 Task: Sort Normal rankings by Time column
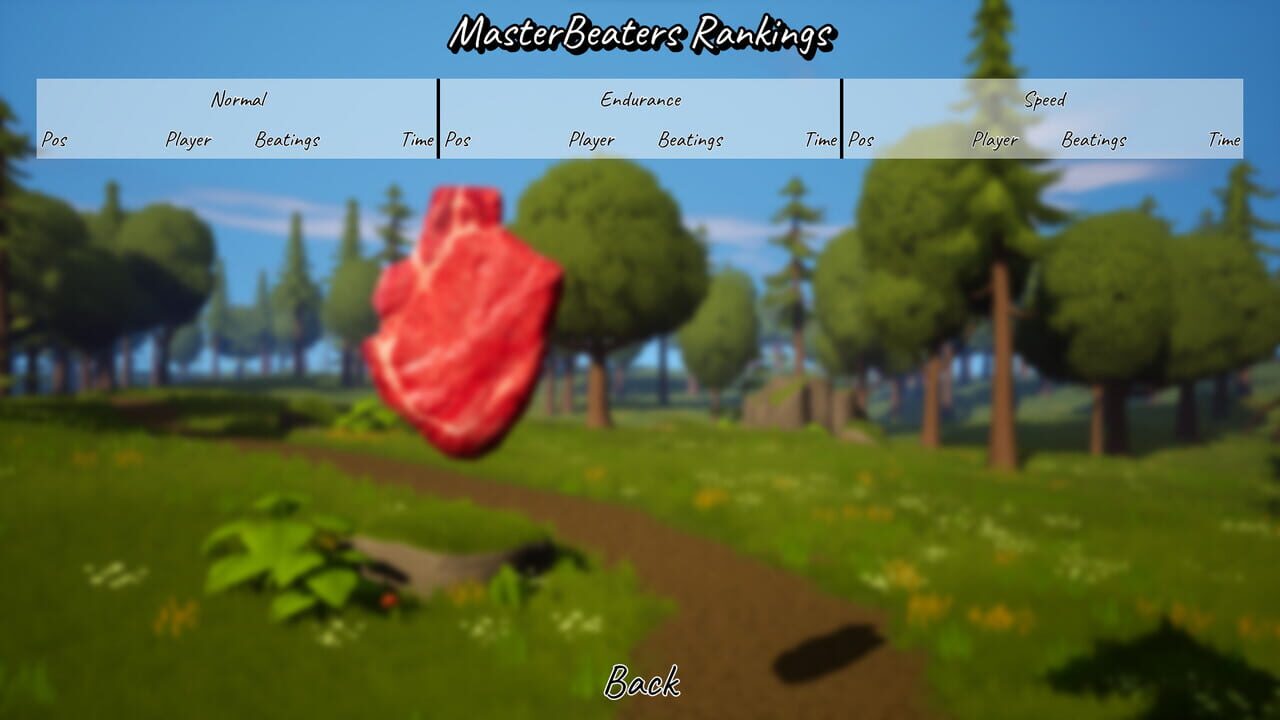(419, 141)
